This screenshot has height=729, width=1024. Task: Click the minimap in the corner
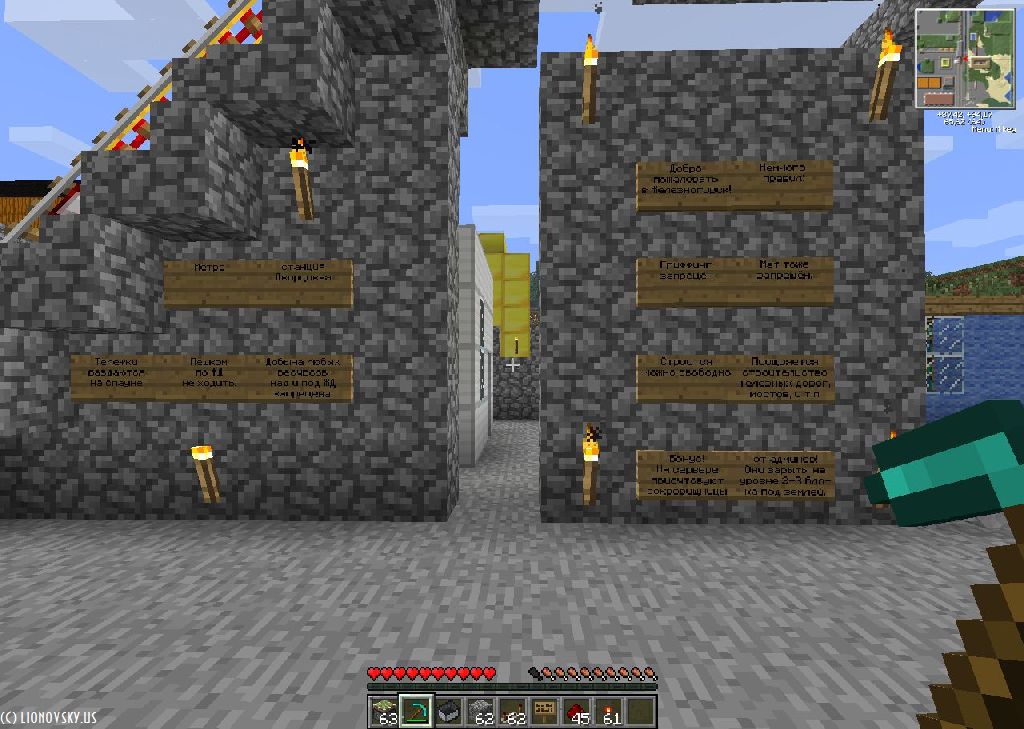[x=964, y=58]
